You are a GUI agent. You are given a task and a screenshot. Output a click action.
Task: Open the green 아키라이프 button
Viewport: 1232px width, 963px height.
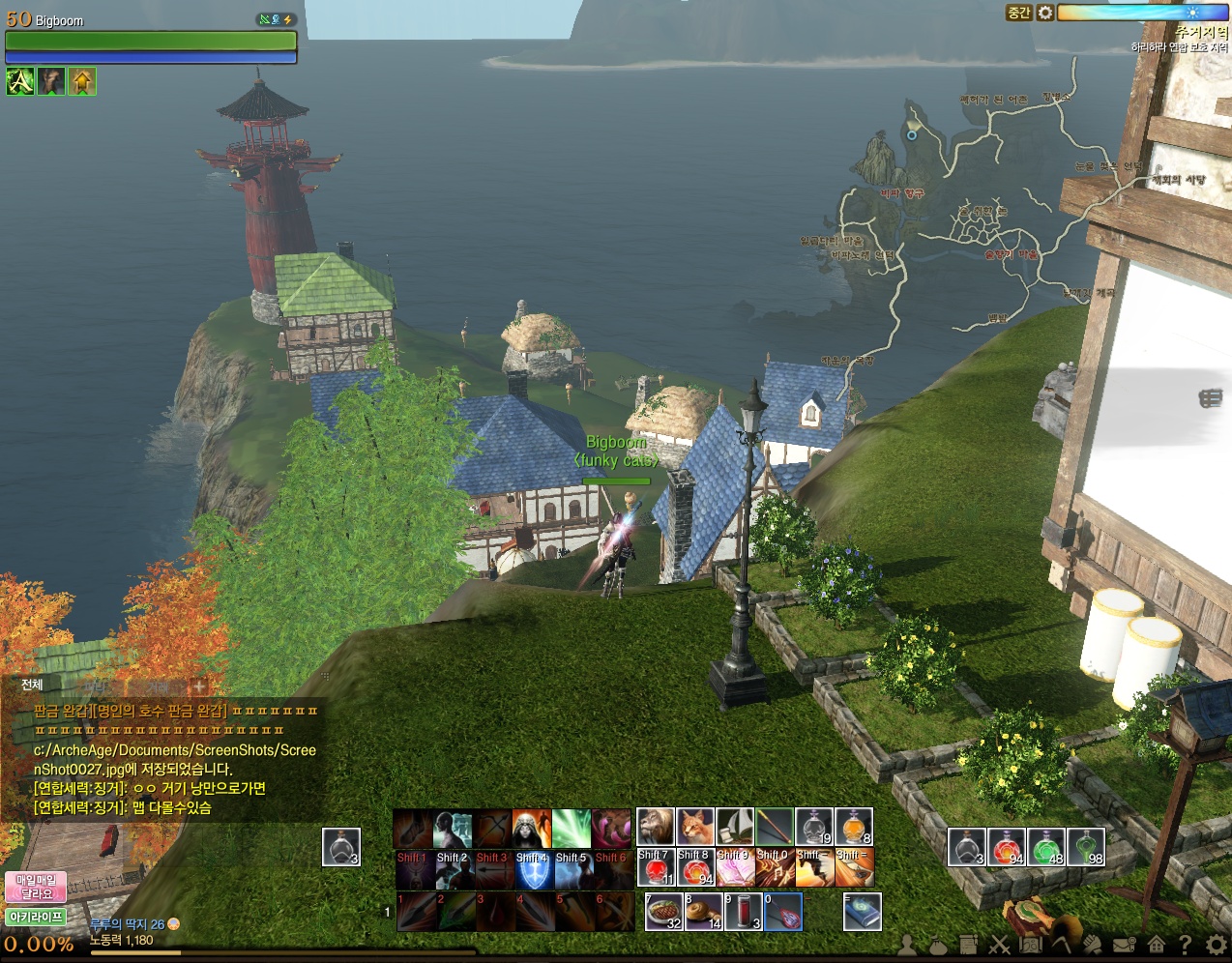[x=36, y=917]
